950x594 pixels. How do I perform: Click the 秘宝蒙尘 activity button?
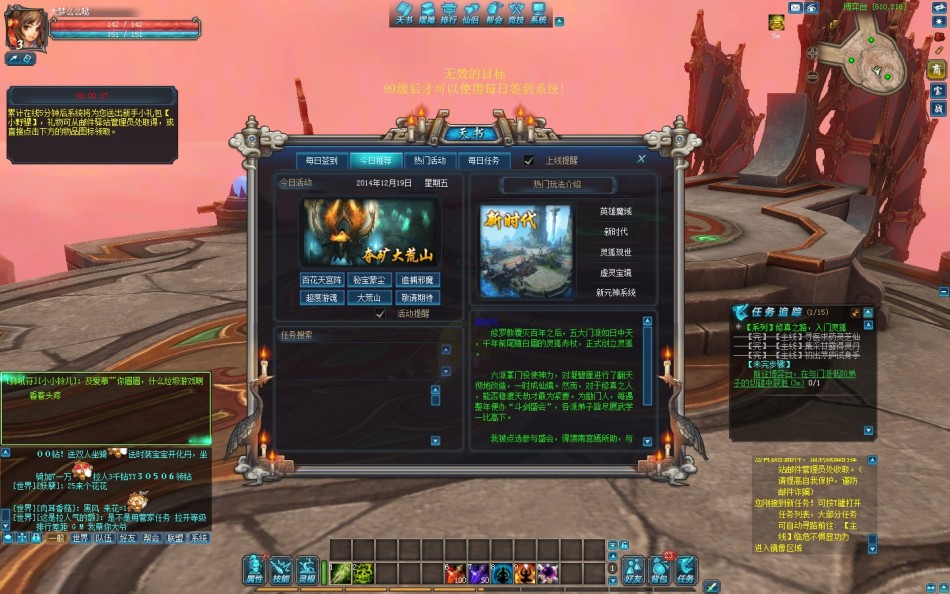[370, 280]
